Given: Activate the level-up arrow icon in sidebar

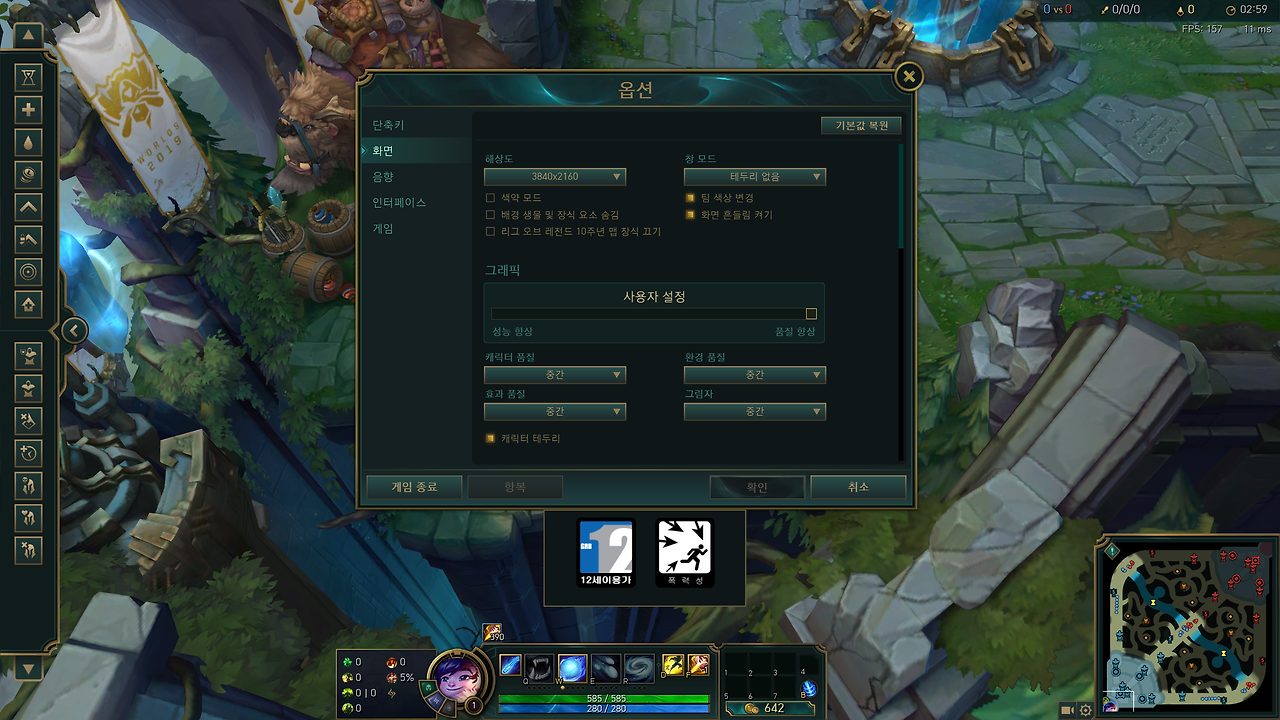Looking at the screenshot, I should (x=28, y=207).
